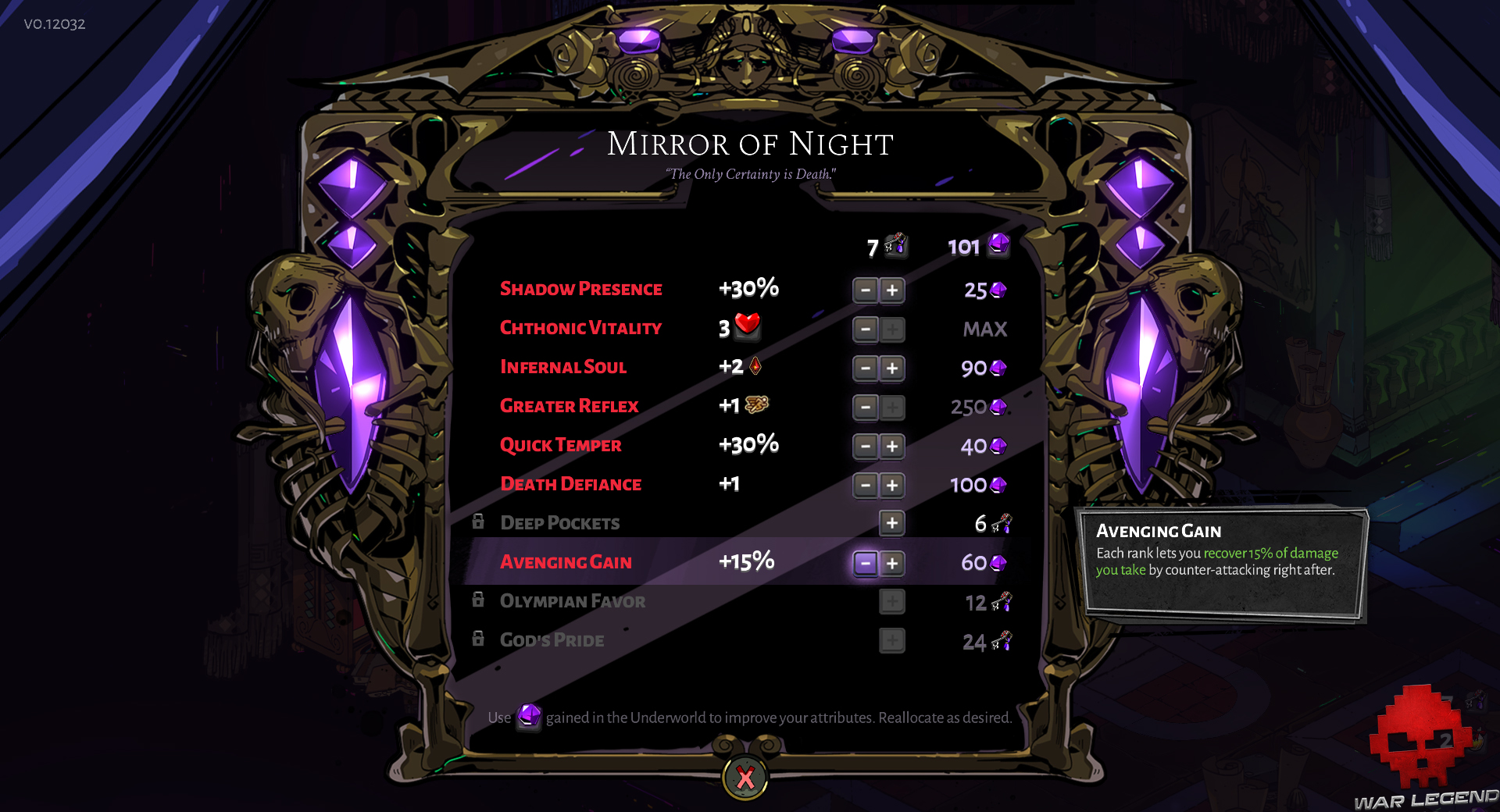Add a rank to Infernal Soul
The height and width of the screenshot is (812, 1500).
(x=891, y=368)
